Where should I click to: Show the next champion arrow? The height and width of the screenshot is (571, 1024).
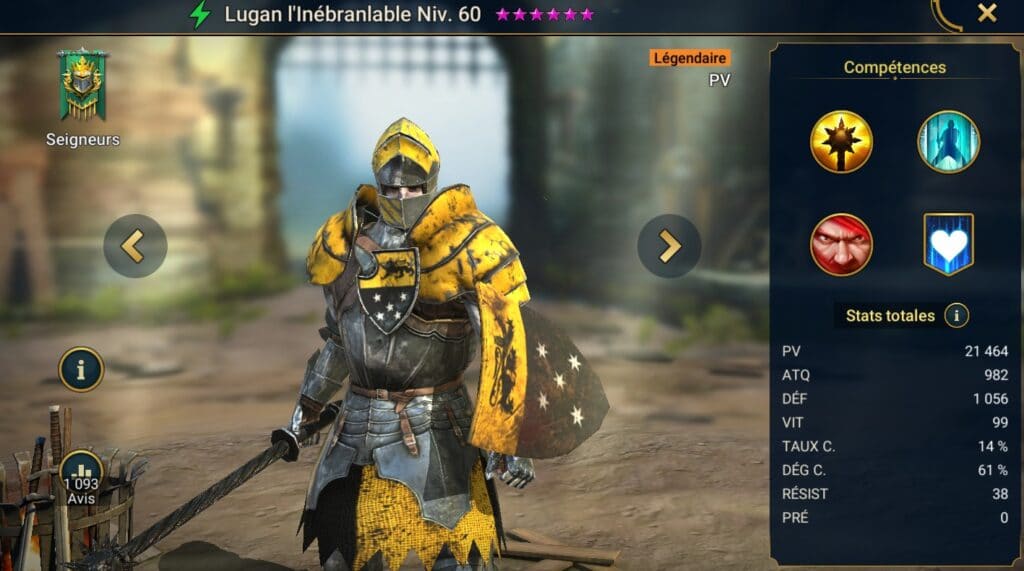669,246
